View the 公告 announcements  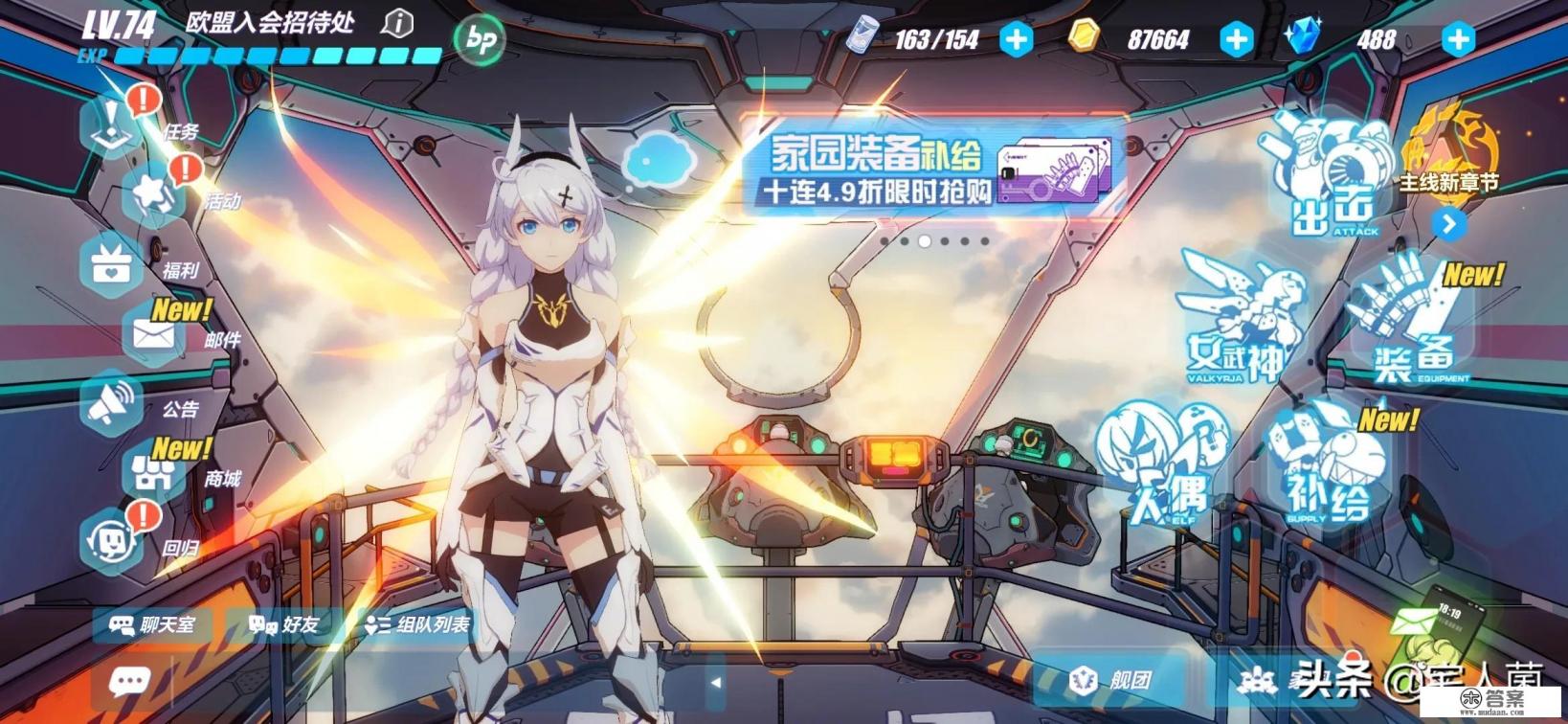point(113,403)
